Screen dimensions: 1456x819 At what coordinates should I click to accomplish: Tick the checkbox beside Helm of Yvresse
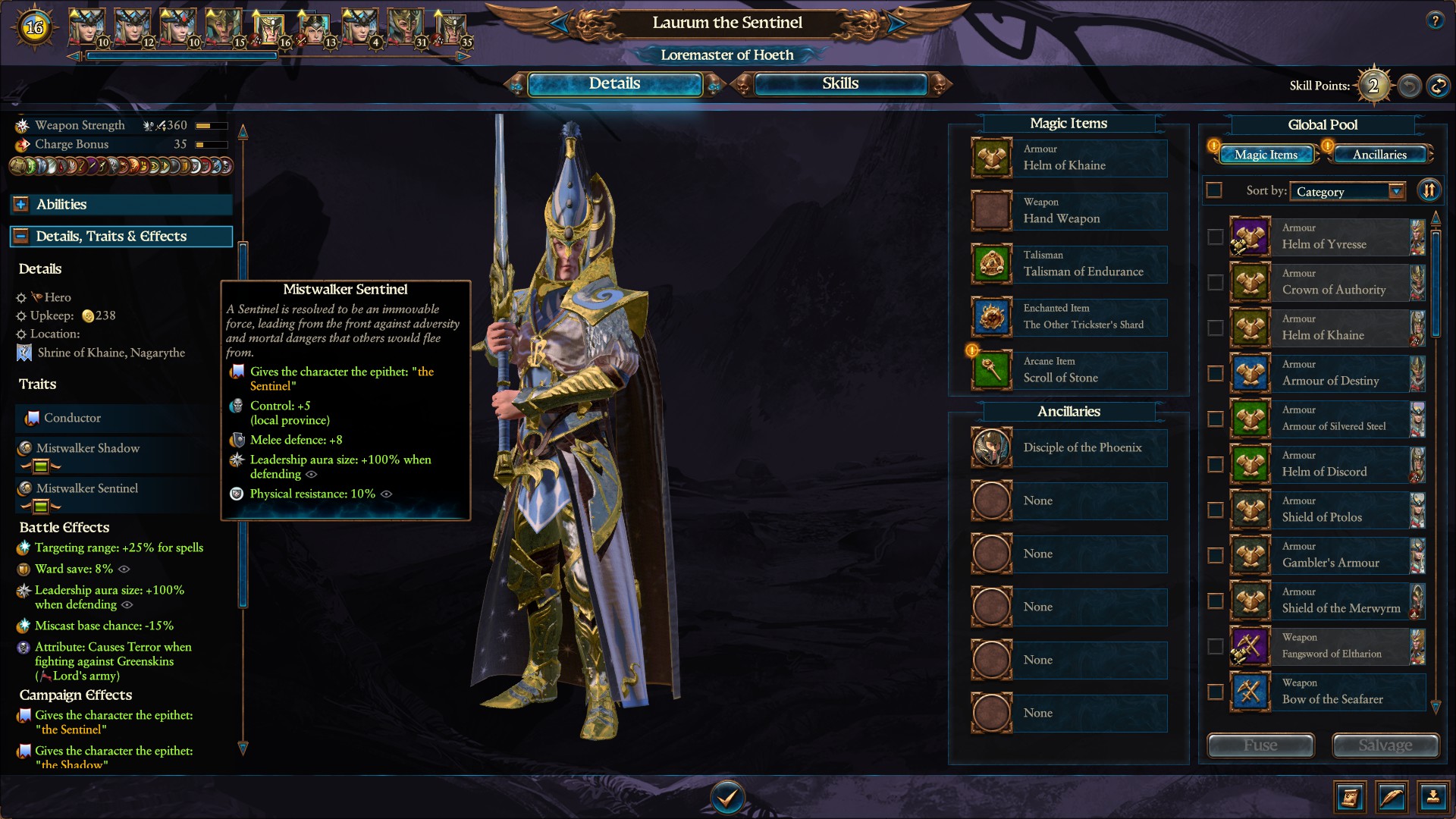point(1214,237)
